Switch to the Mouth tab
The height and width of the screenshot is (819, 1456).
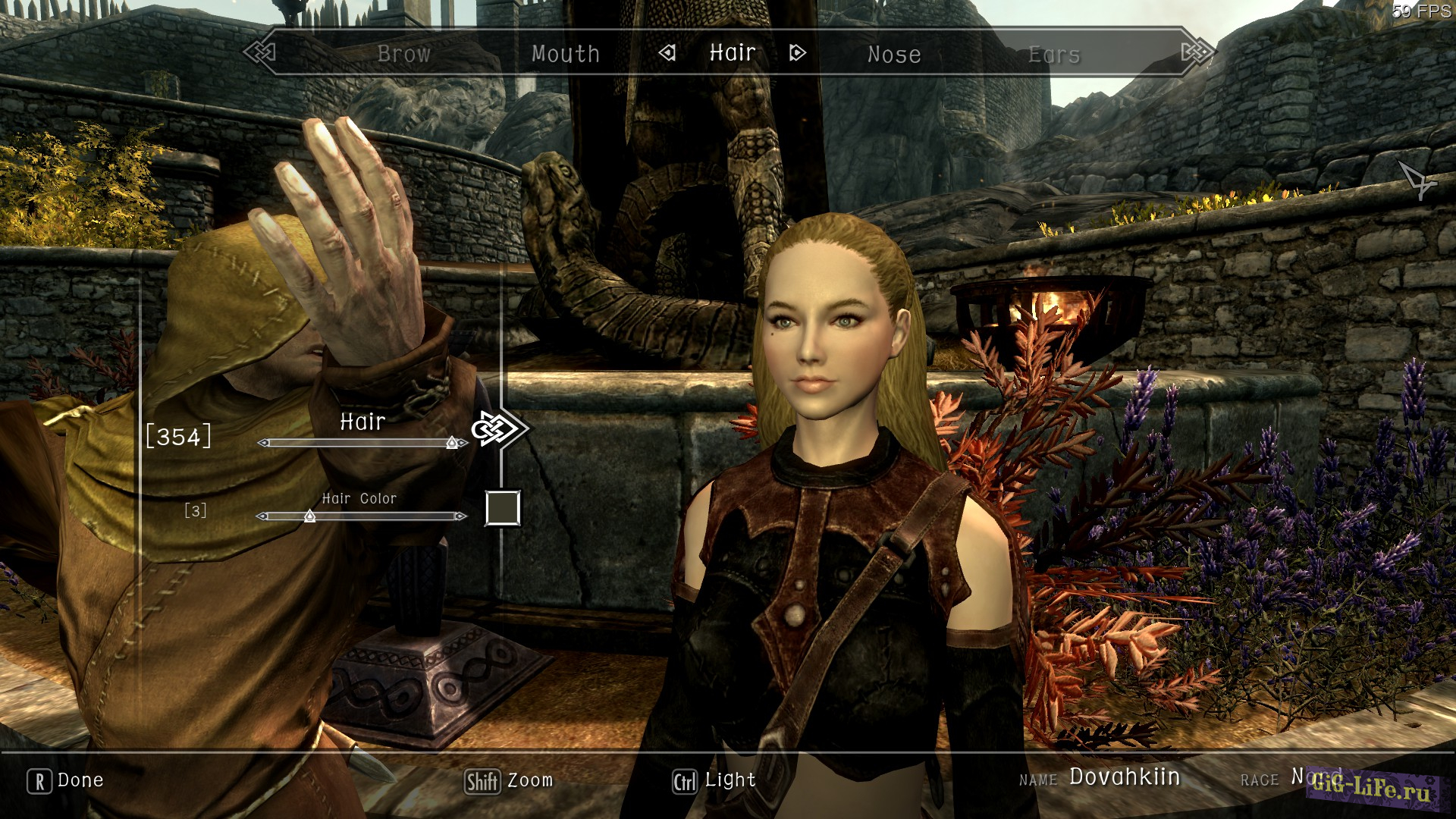(x=566, y=54)
